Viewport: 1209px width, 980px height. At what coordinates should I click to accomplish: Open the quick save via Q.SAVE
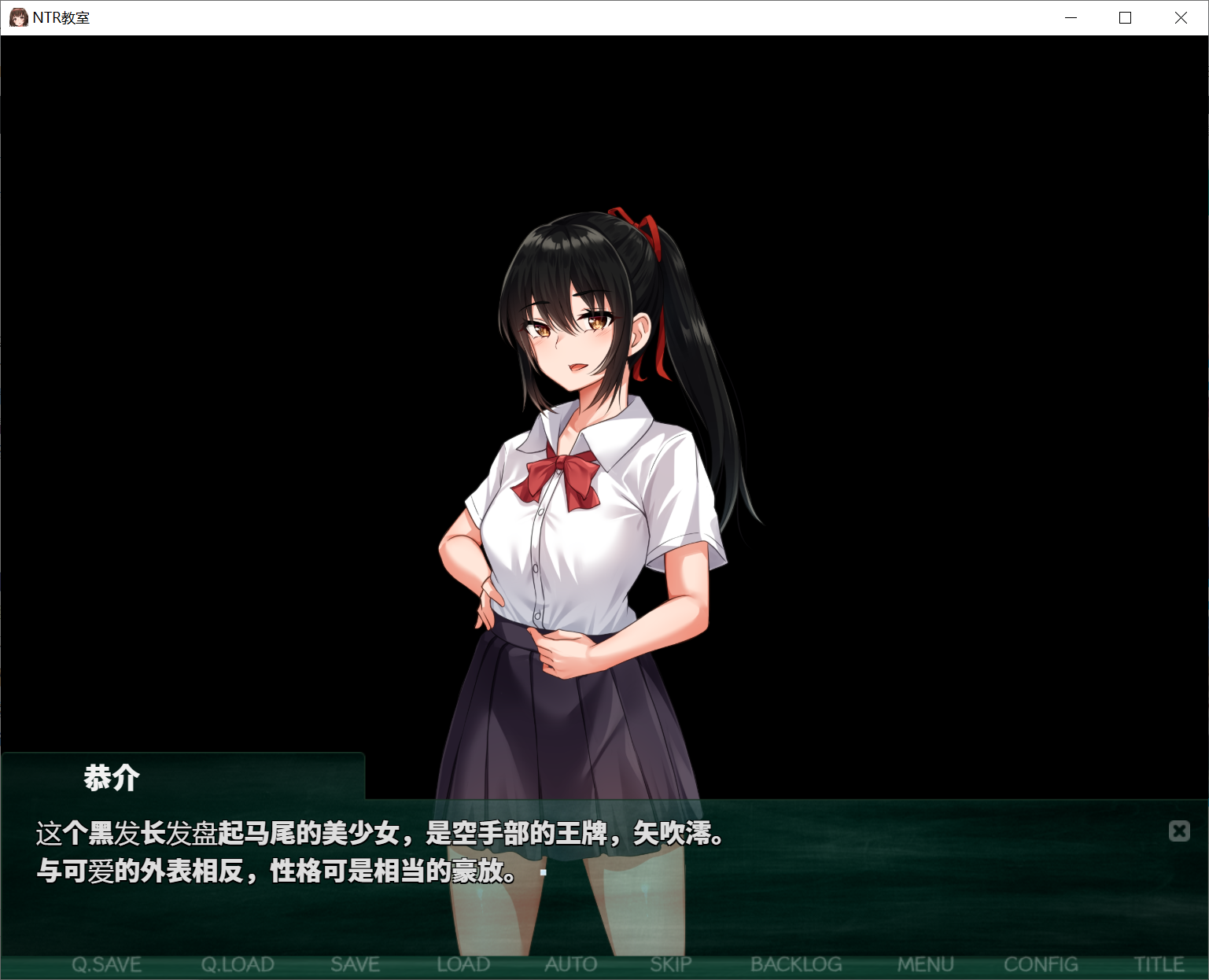pyautogui.click(x=106, y=964)
